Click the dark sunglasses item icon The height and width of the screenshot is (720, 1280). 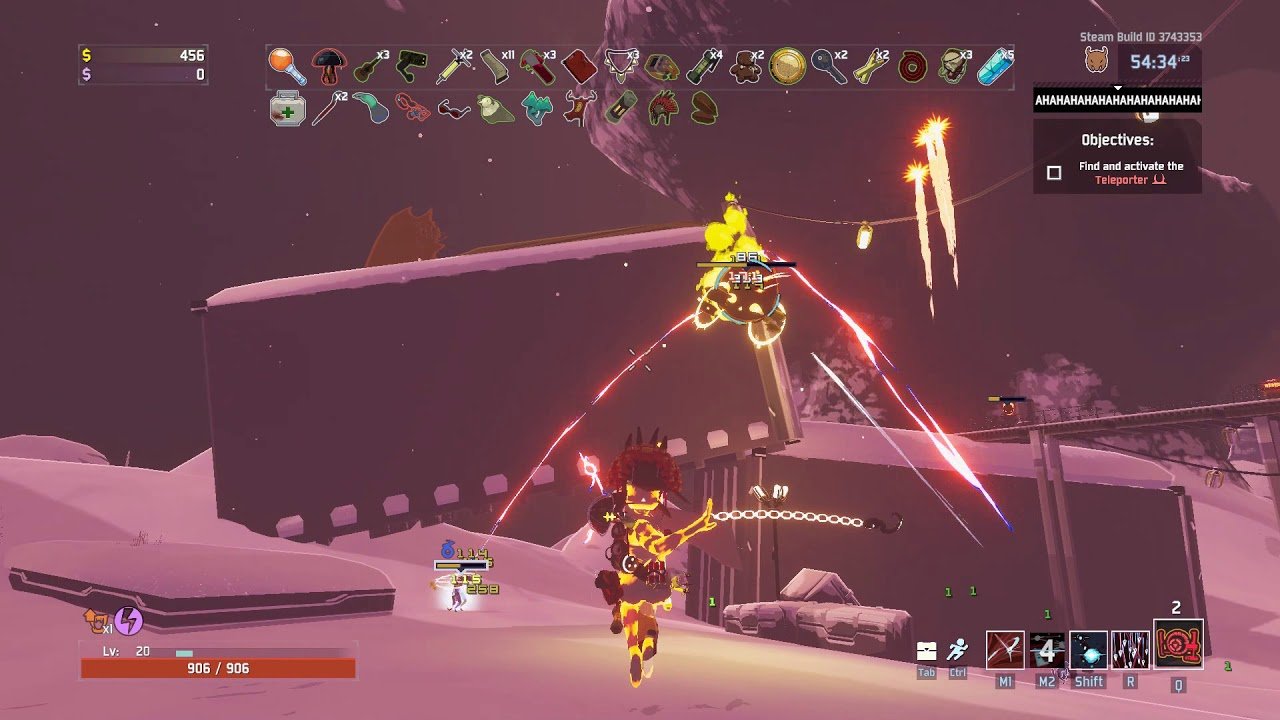point(453,108)
